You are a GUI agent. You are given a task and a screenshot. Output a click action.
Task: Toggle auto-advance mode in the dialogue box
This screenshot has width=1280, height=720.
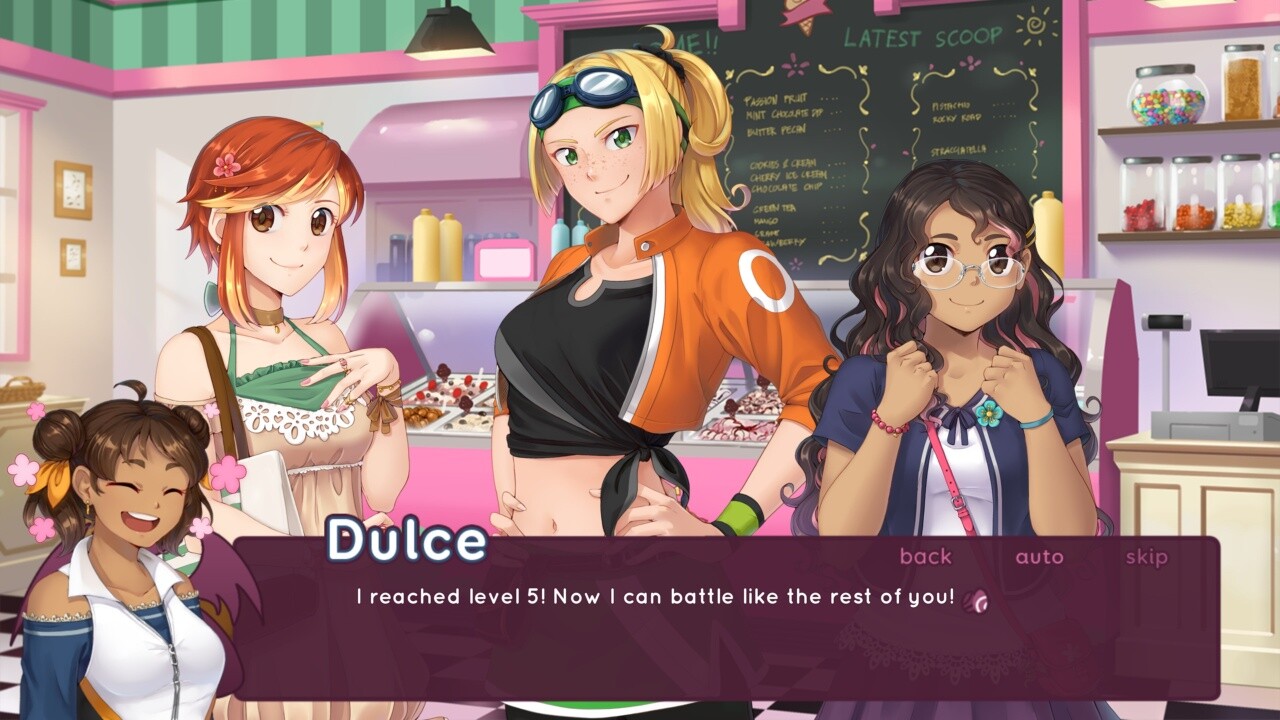tap(1040, 557)
